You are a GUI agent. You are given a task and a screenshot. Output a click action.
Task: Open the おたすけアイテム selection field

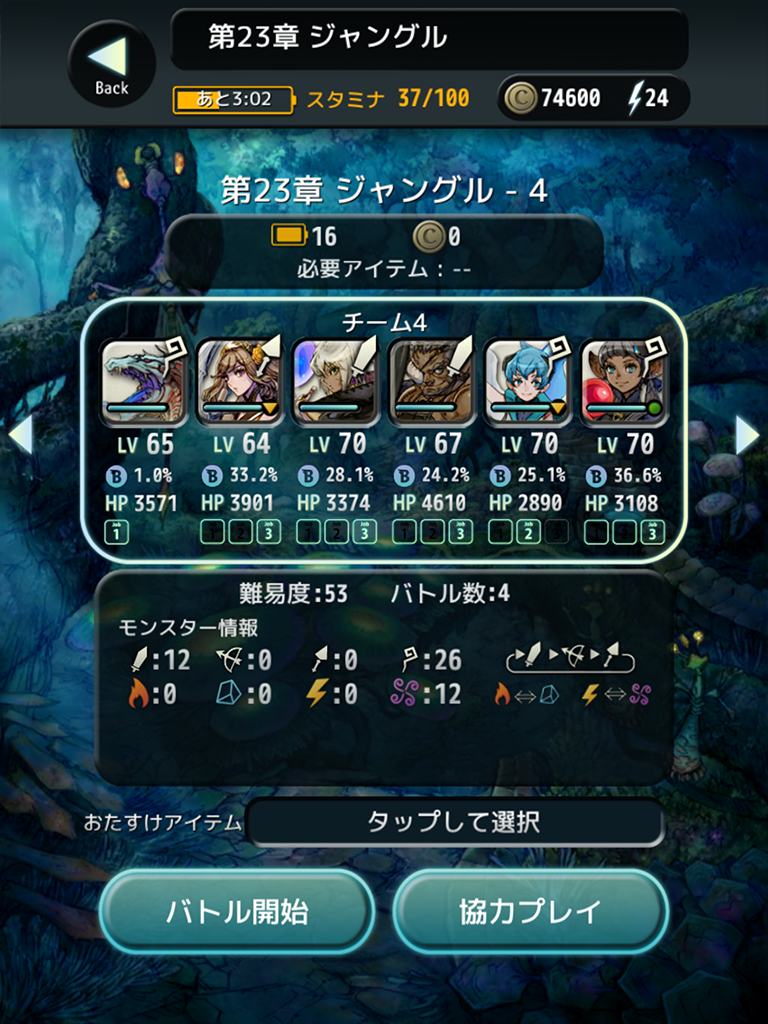coord(454,823)
